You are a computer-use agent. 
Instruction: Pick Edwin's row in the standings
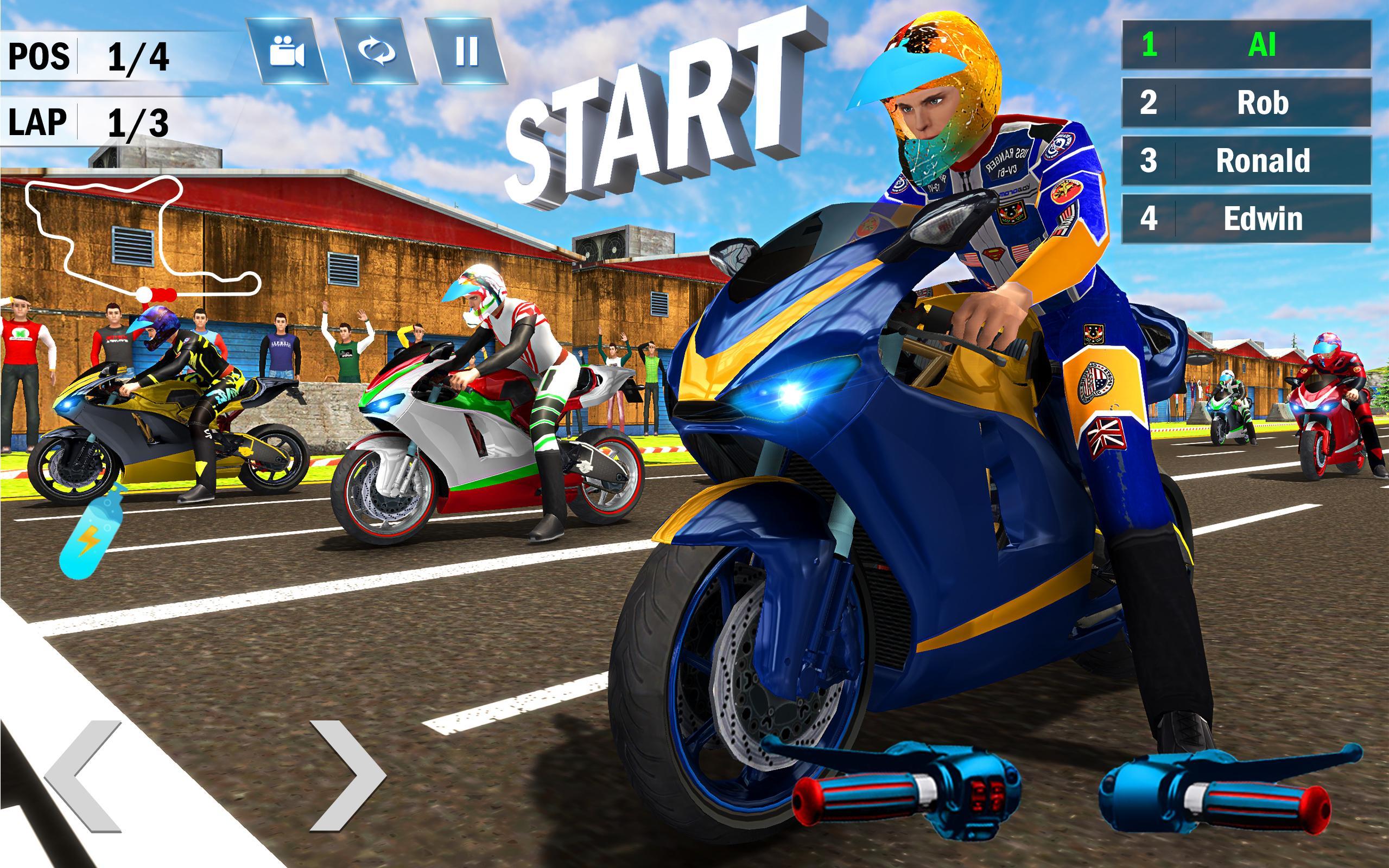1246,219
